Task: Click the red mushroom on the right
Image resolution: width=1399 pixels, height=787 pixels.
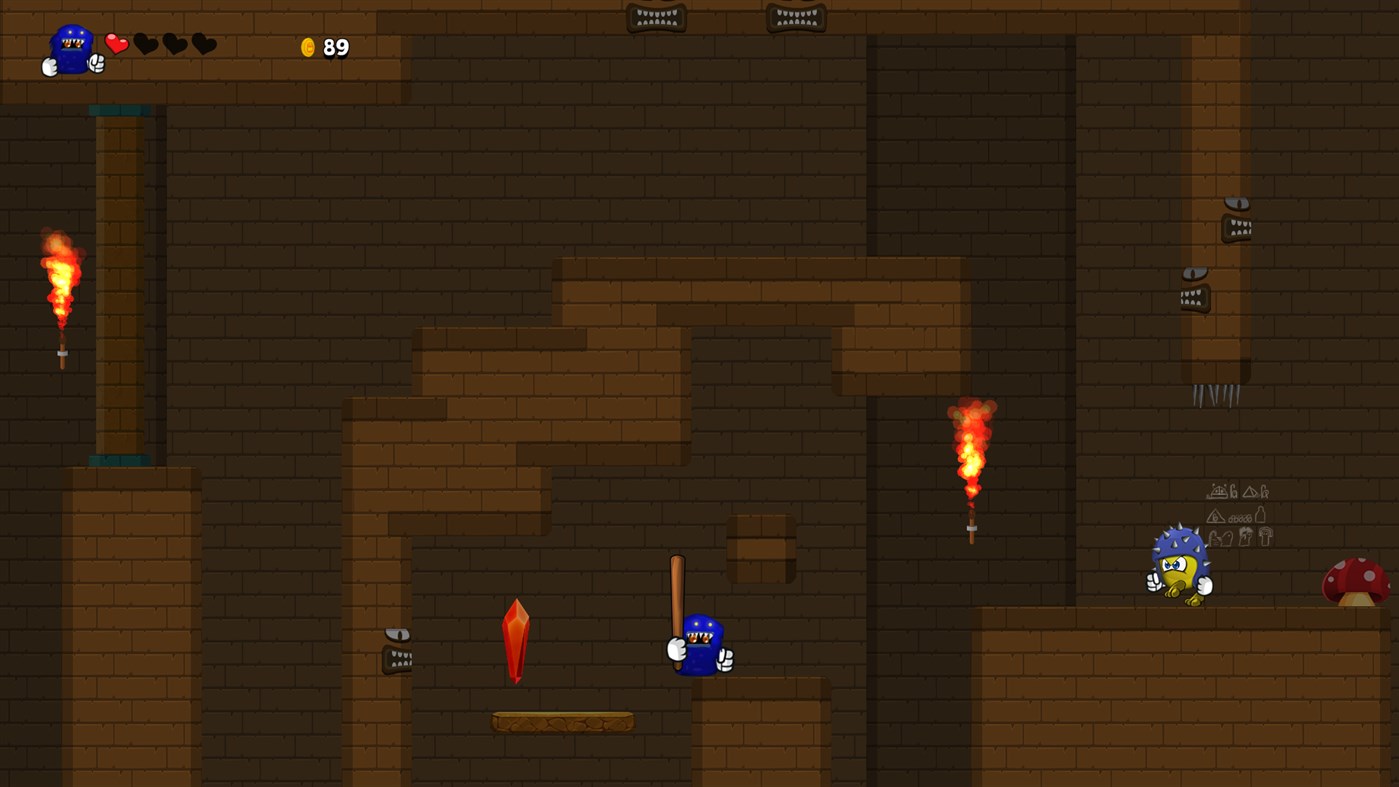Action: [1357, 580]
